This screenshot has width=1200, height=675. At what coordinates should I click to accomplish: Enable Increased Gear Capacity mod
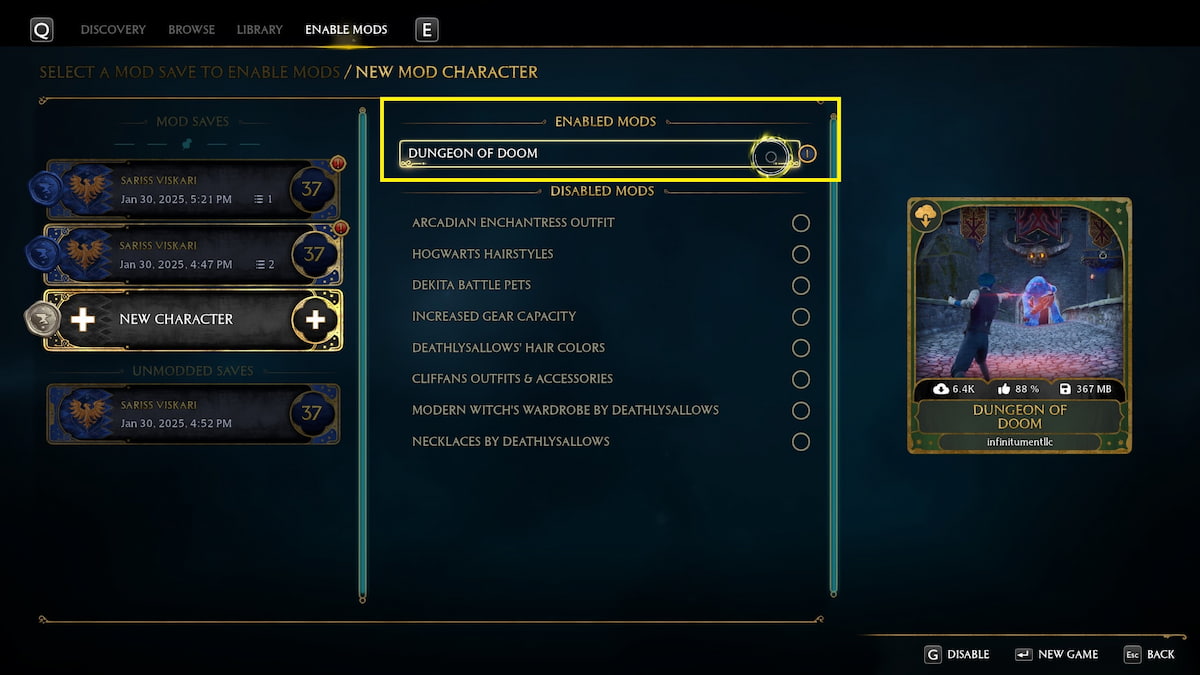pyautogui.click(x=800, y=317)
